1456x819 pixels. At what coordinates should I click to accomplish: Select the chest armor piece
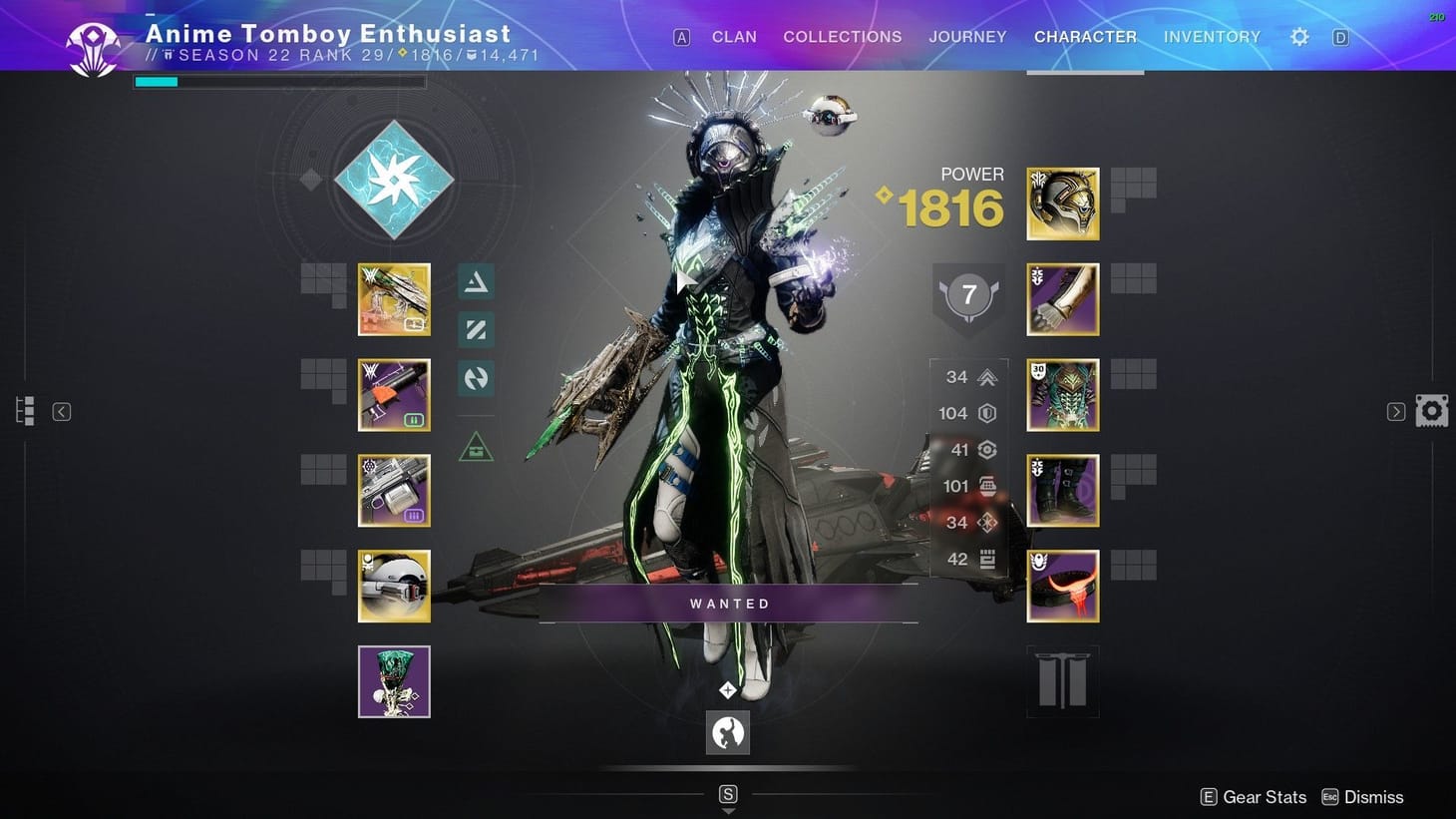pos(1062,394)
